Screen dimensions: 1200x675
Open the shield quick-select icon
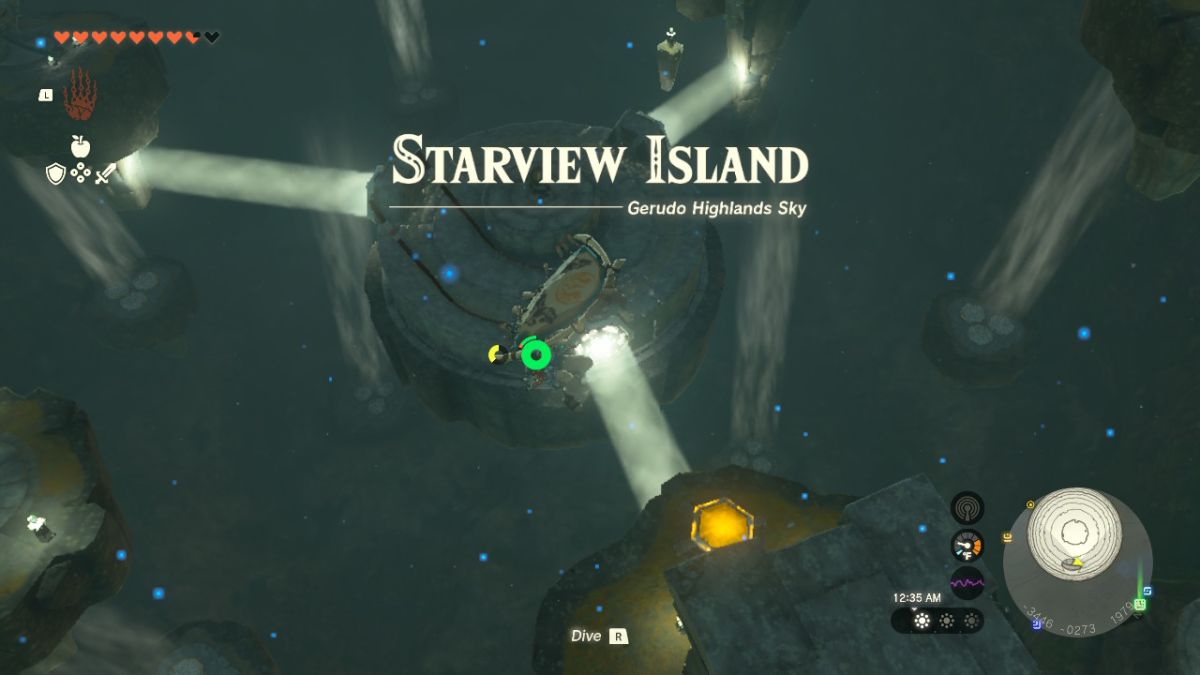56,174
